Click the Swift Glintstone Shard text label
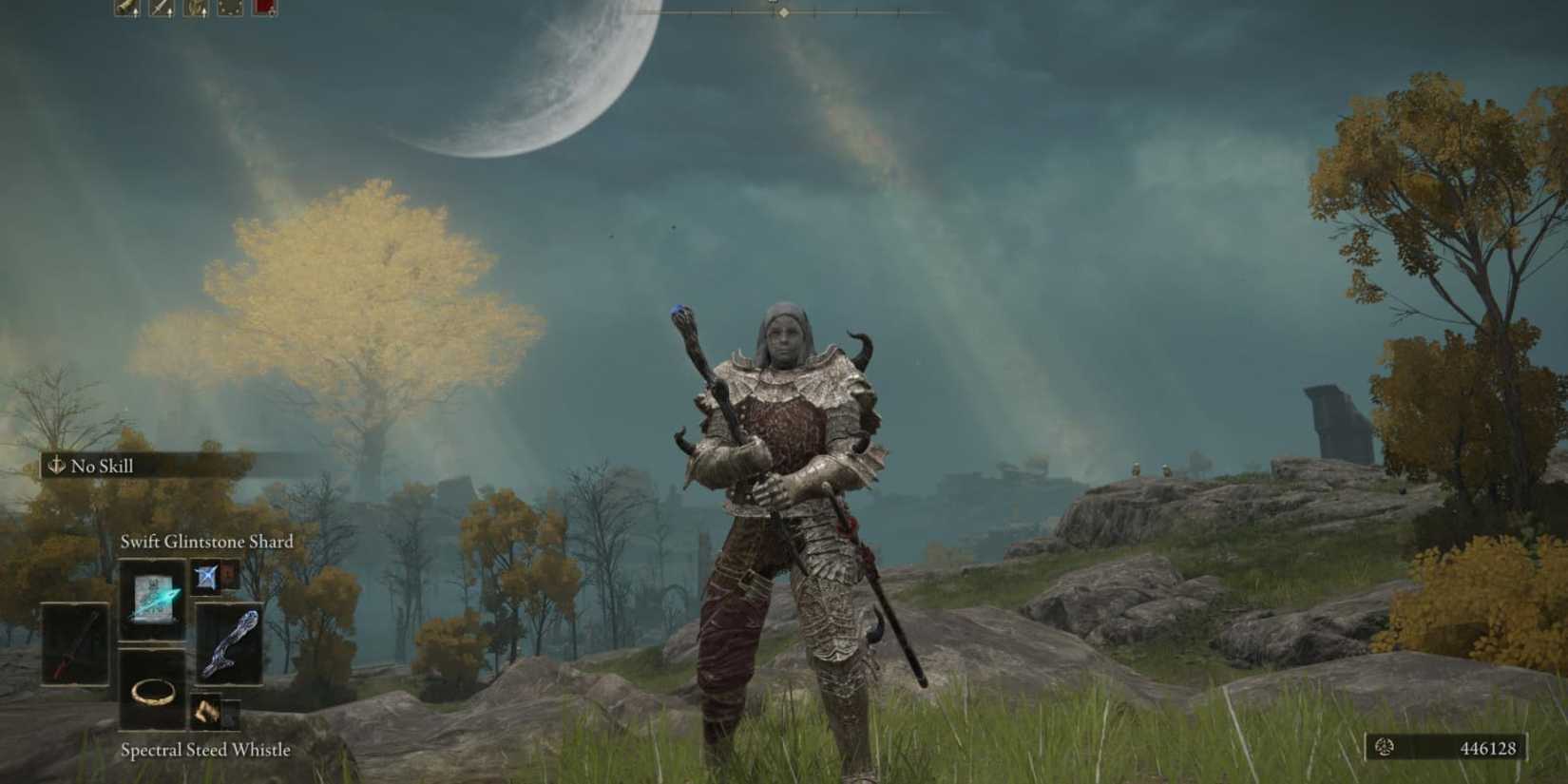The image size is (1568, 784). tap(206, 540)
